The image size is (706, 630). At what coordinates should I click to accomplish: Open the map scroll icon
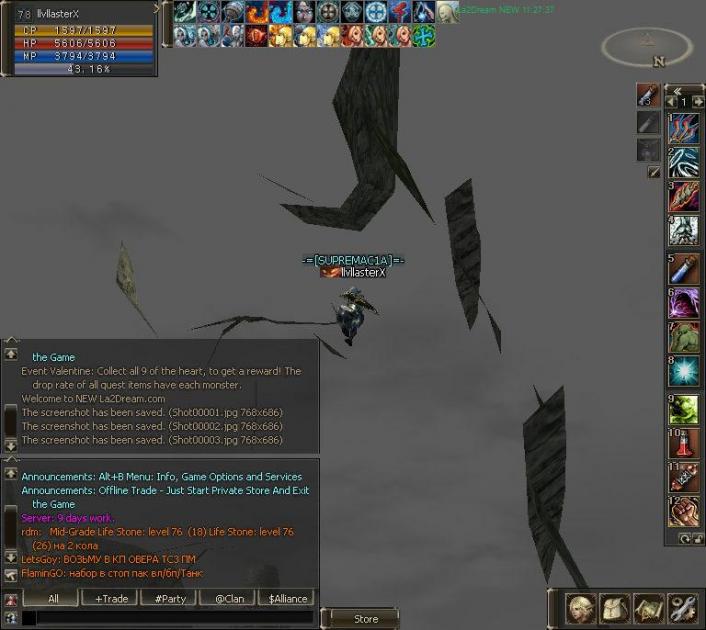648,608
